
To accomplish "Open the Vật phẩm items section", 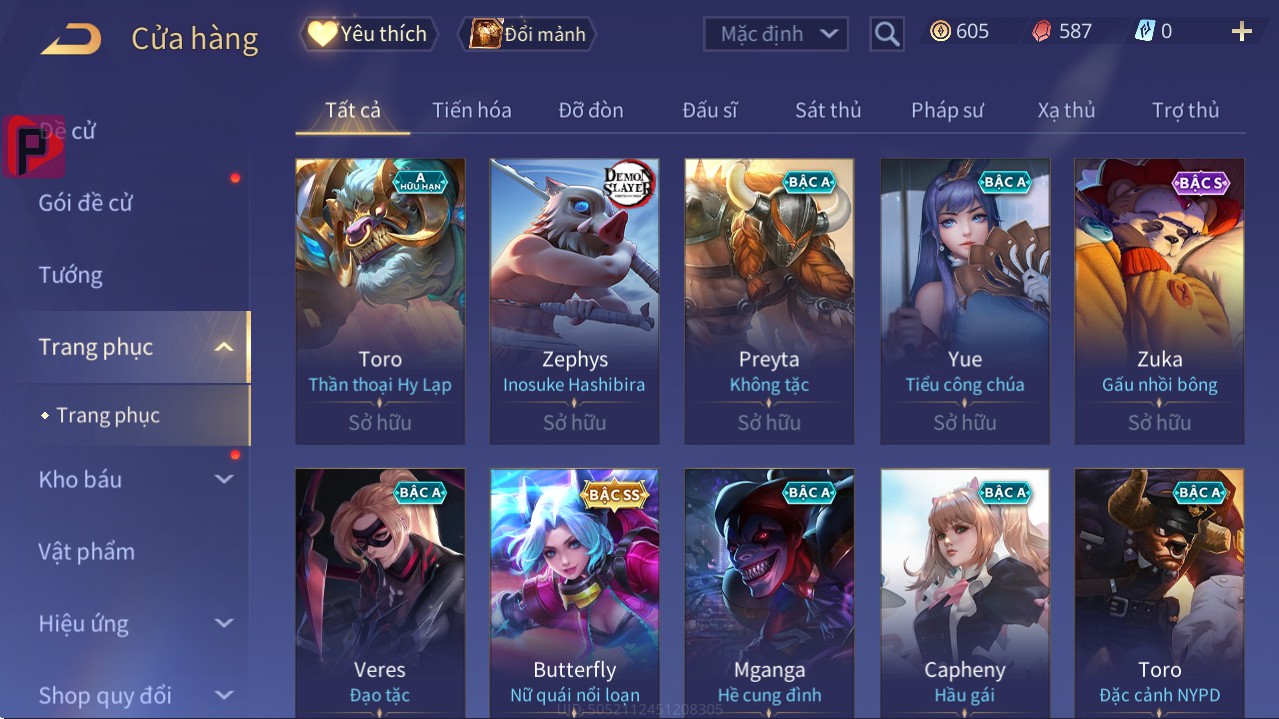I will click(87, 551).
